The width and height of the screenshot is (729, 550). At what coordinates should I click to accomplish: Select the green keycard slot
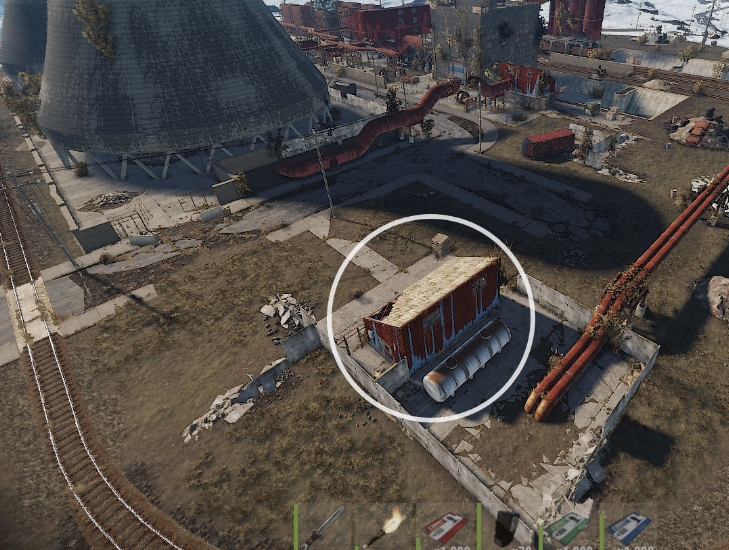(567, 527)
